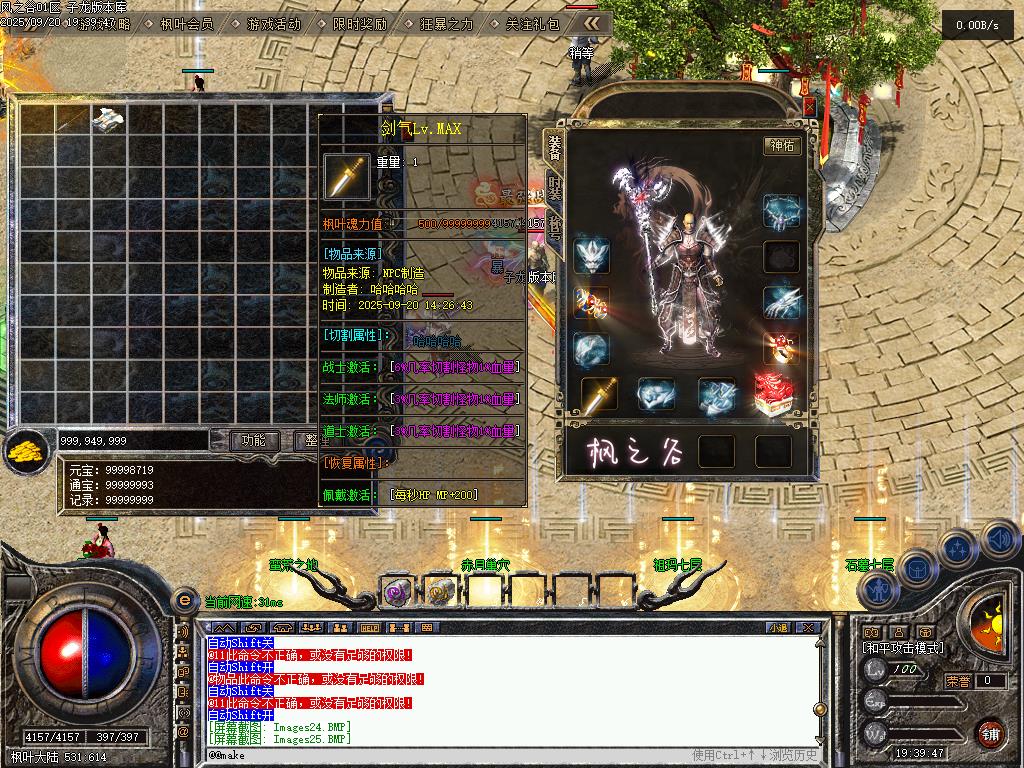Select the purple scroll hotbar slot
This screenshot has height=768, width=1024.
pyautogui.click(x=396, y=592)
